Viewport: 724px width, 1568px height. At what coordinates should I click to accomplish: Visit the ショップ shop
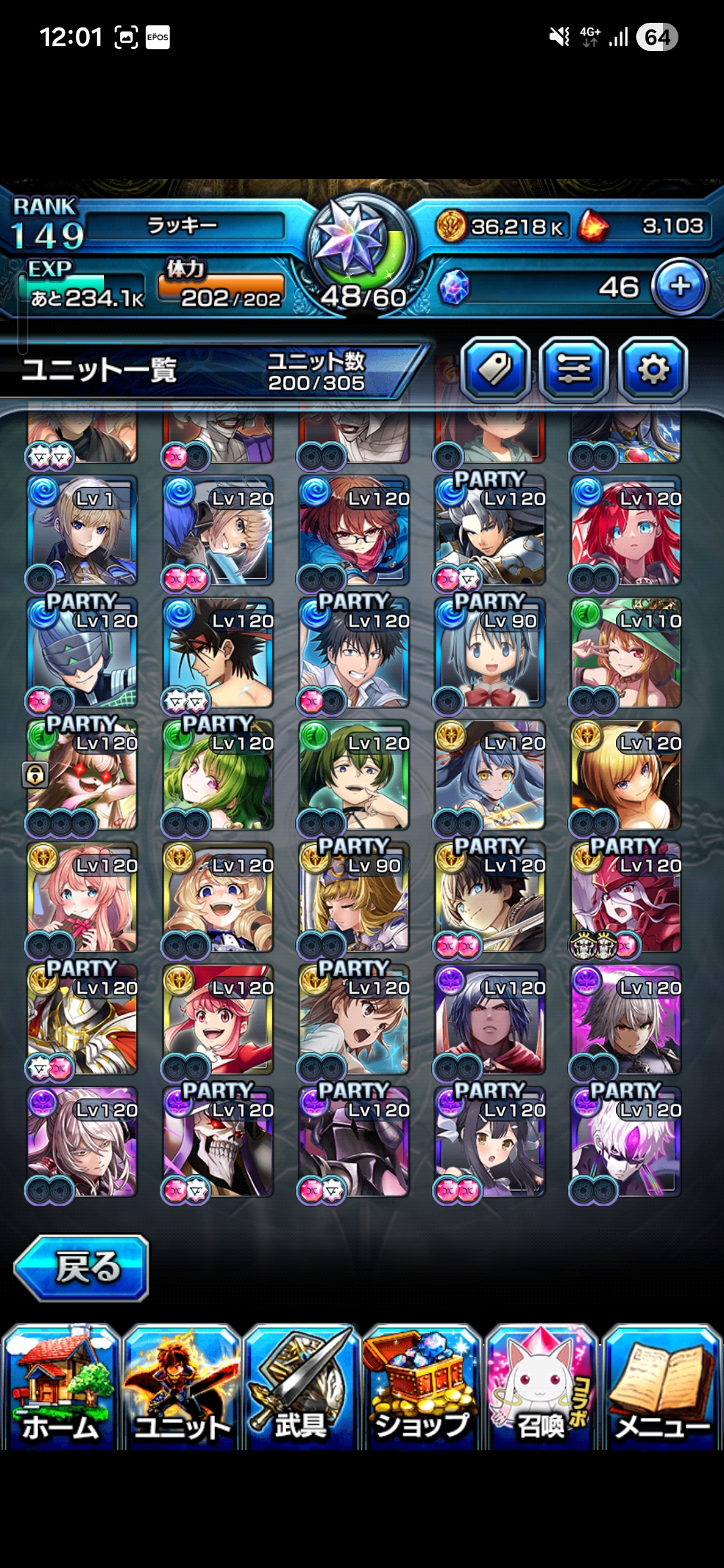[422, 1387]
